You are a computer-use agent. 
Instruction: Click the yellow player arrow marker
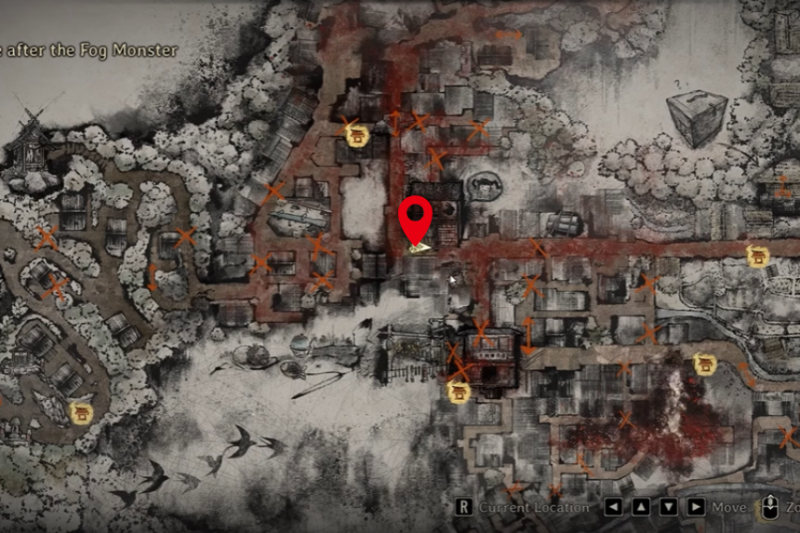click(x=421, y=245)
